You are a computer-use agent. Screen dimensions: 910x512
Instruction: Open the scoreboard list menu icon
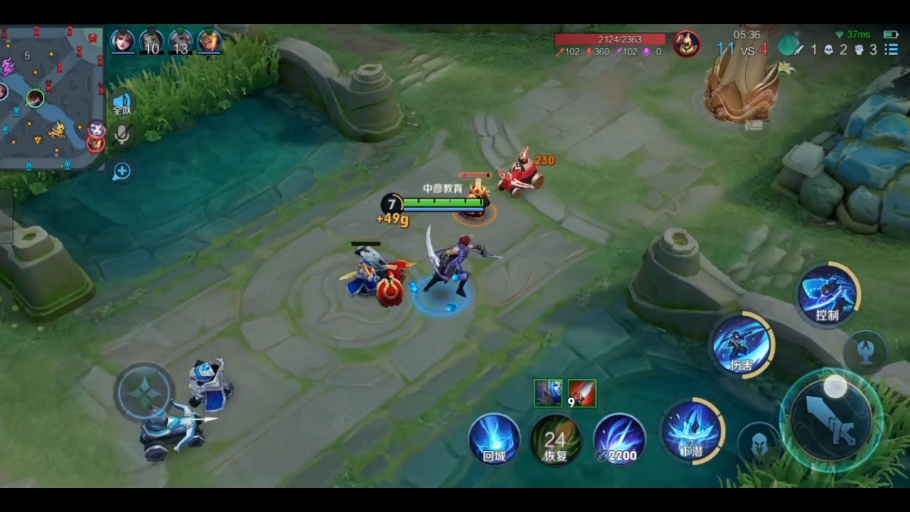pyautogui.click(x=890, y=49)
